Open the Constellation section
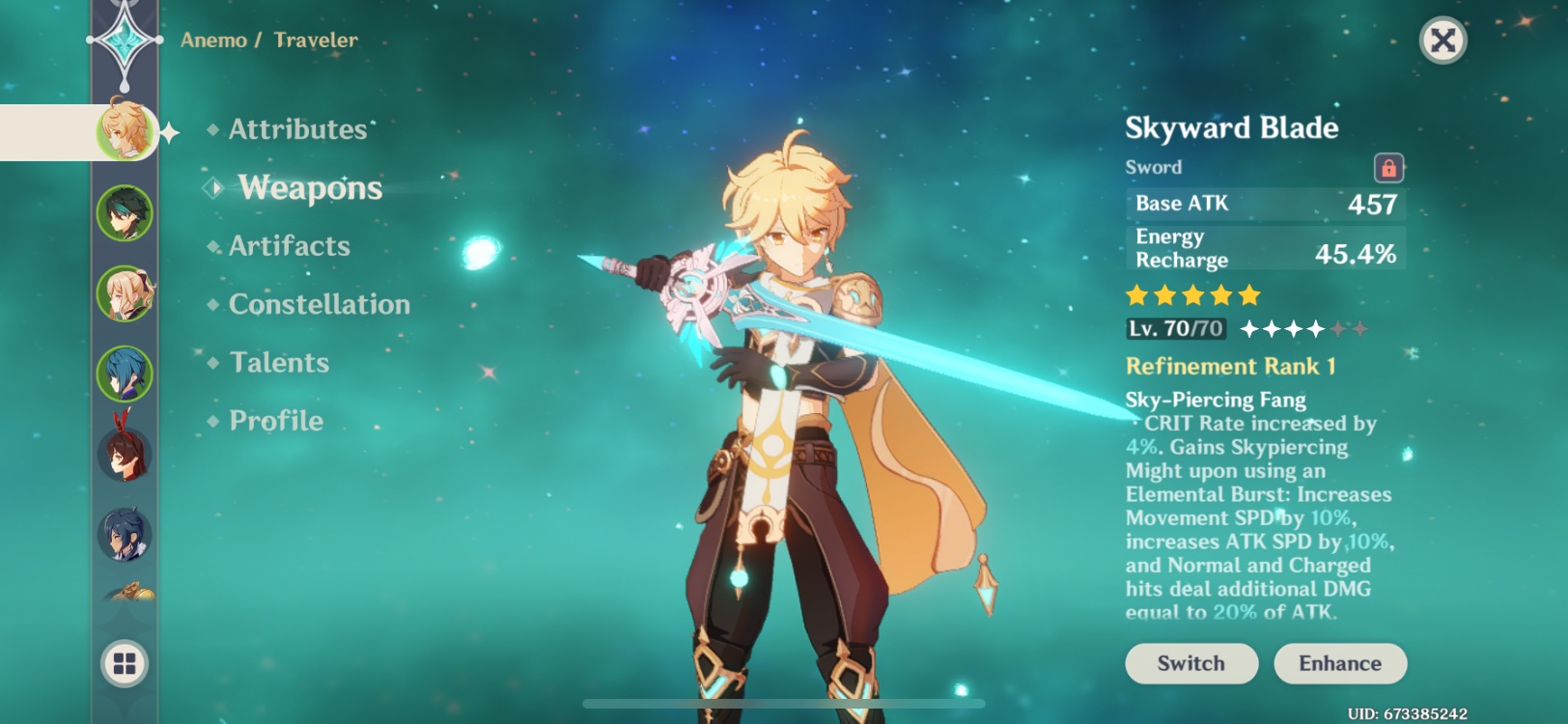 [x=318, y=304]
